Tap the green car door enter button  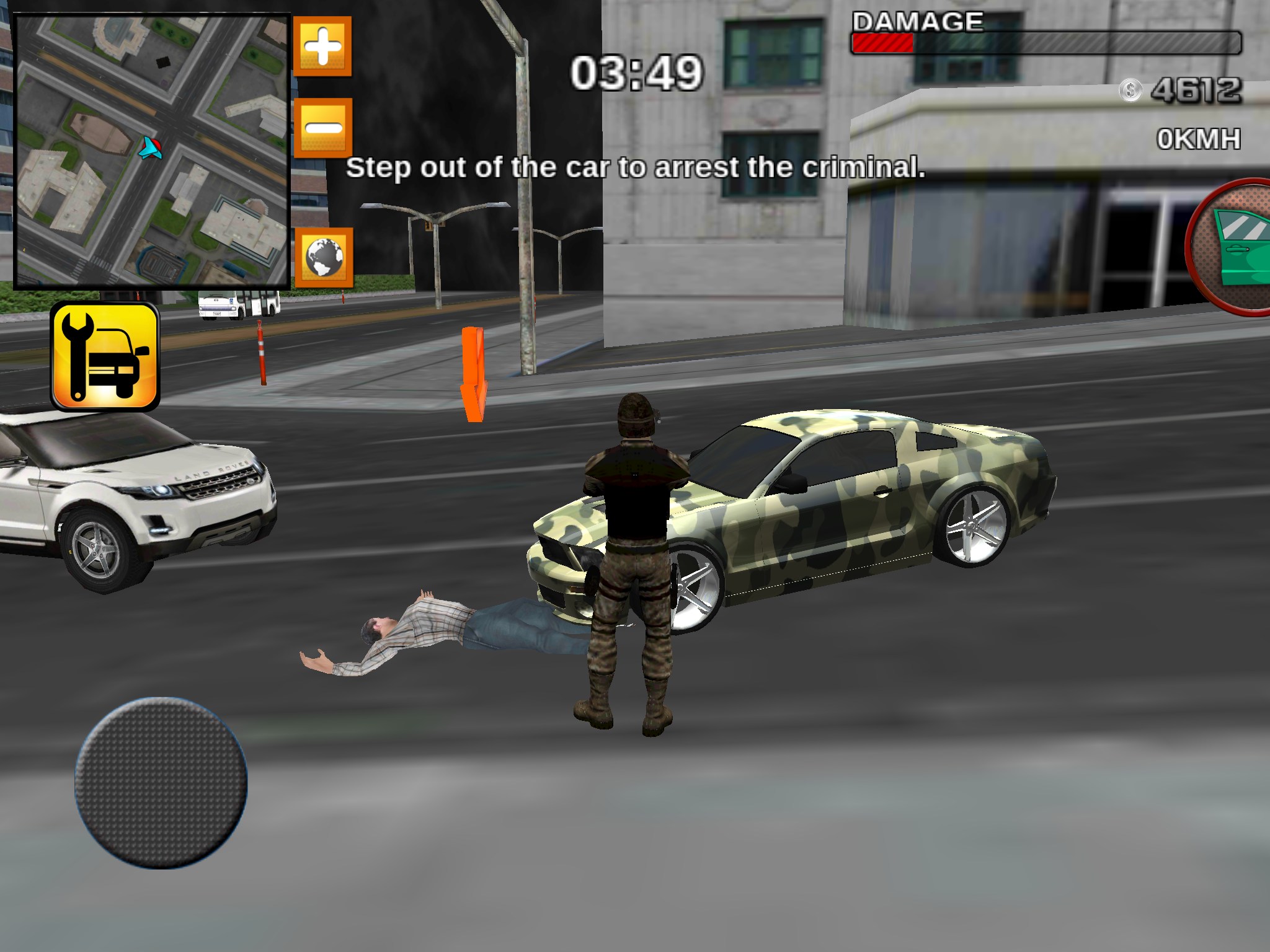click(1235, 247)
